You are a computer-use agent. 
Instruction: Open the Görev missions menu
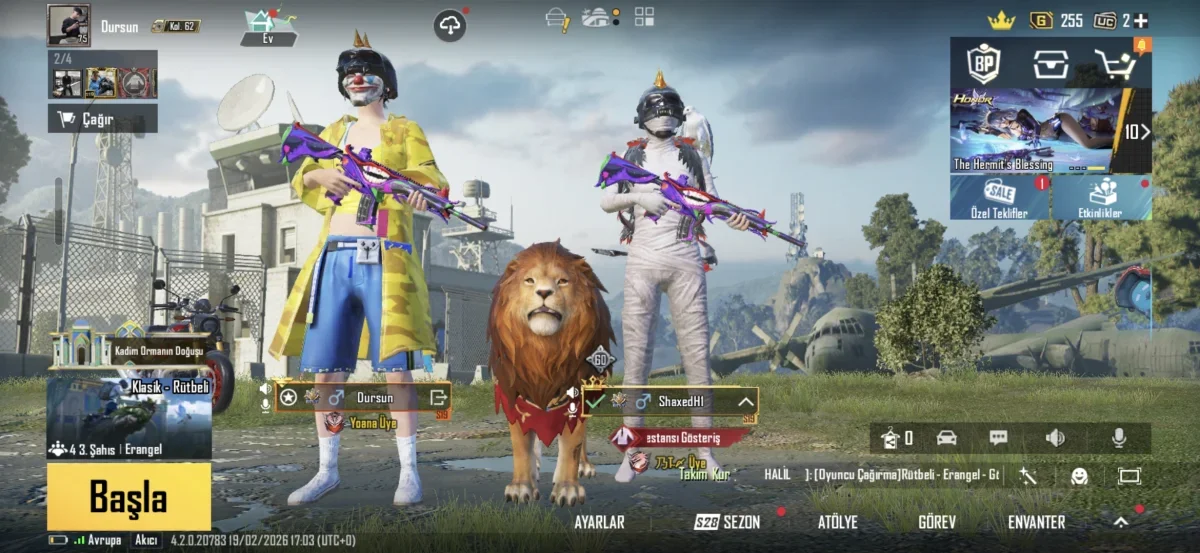pos(937,522)
